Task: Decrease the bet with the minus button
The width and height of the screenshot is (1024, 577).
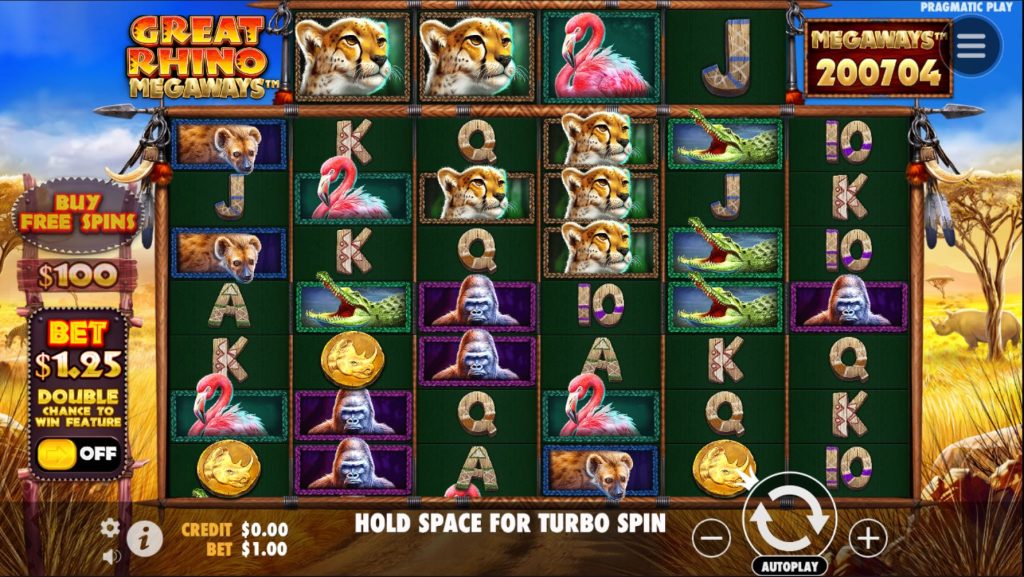Action: [711, 539]
